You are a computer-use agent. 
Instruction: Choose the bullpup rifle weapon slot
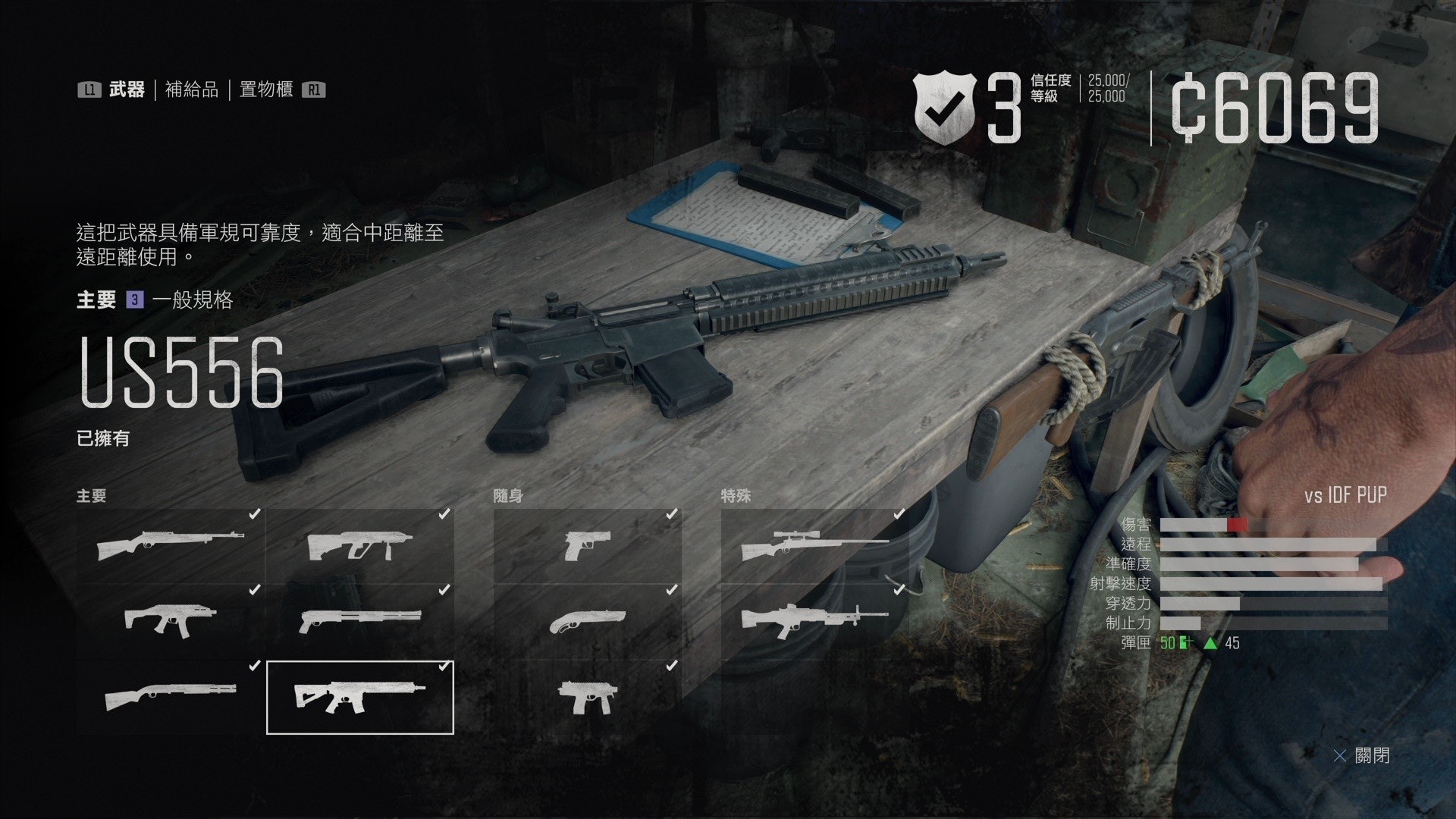[360, 546]
